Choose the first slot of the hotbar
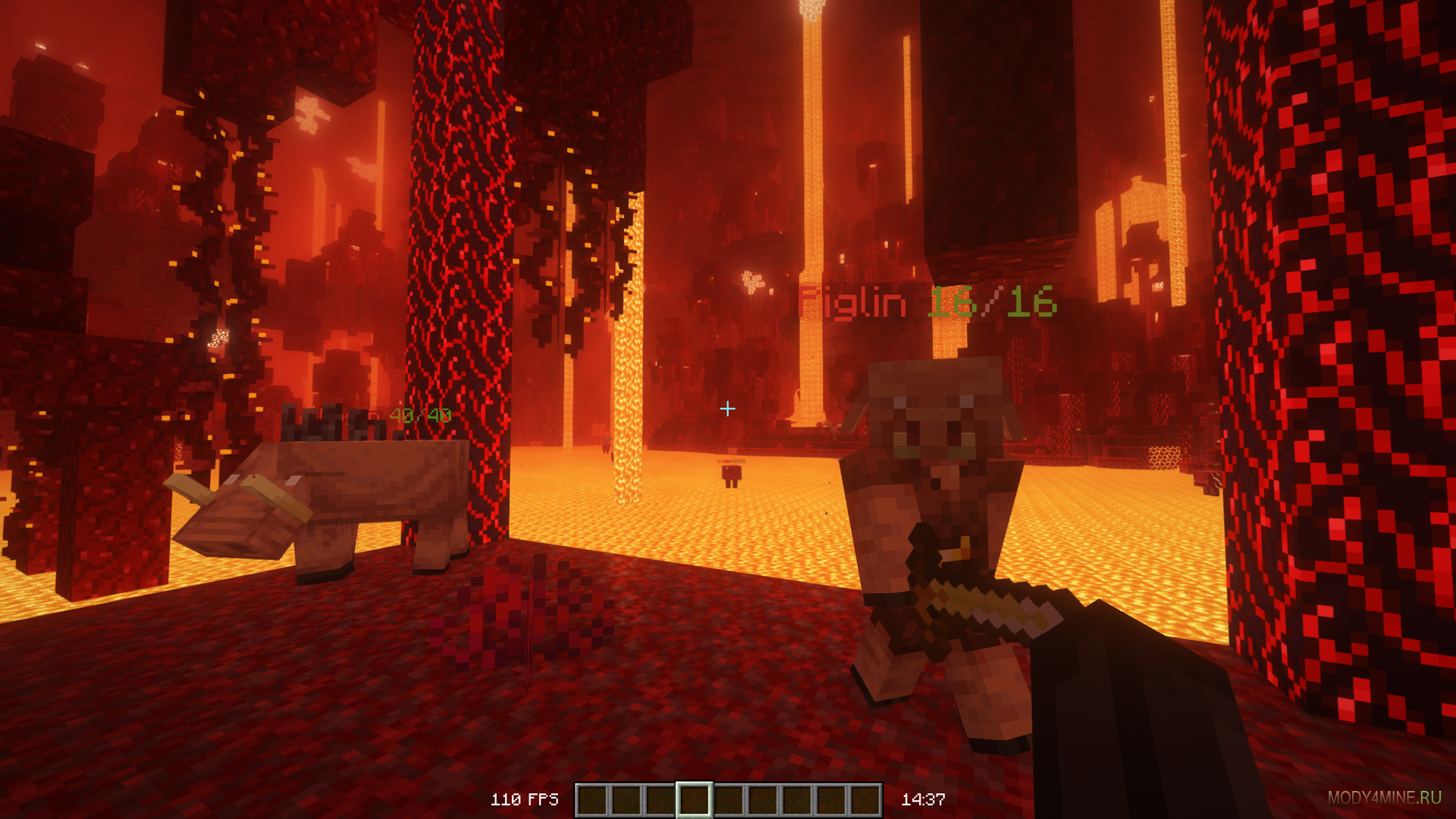 tap(592, 800)
